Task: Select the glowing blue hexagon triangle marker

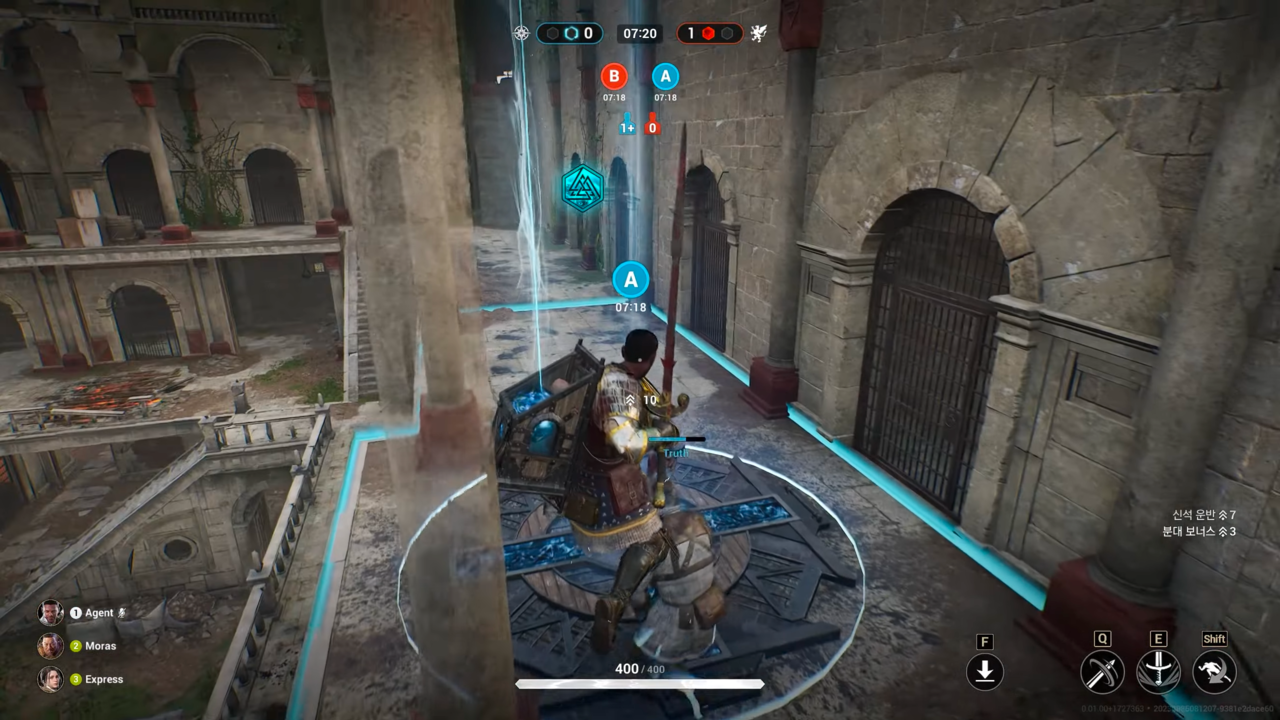Action: coord(581,188)
